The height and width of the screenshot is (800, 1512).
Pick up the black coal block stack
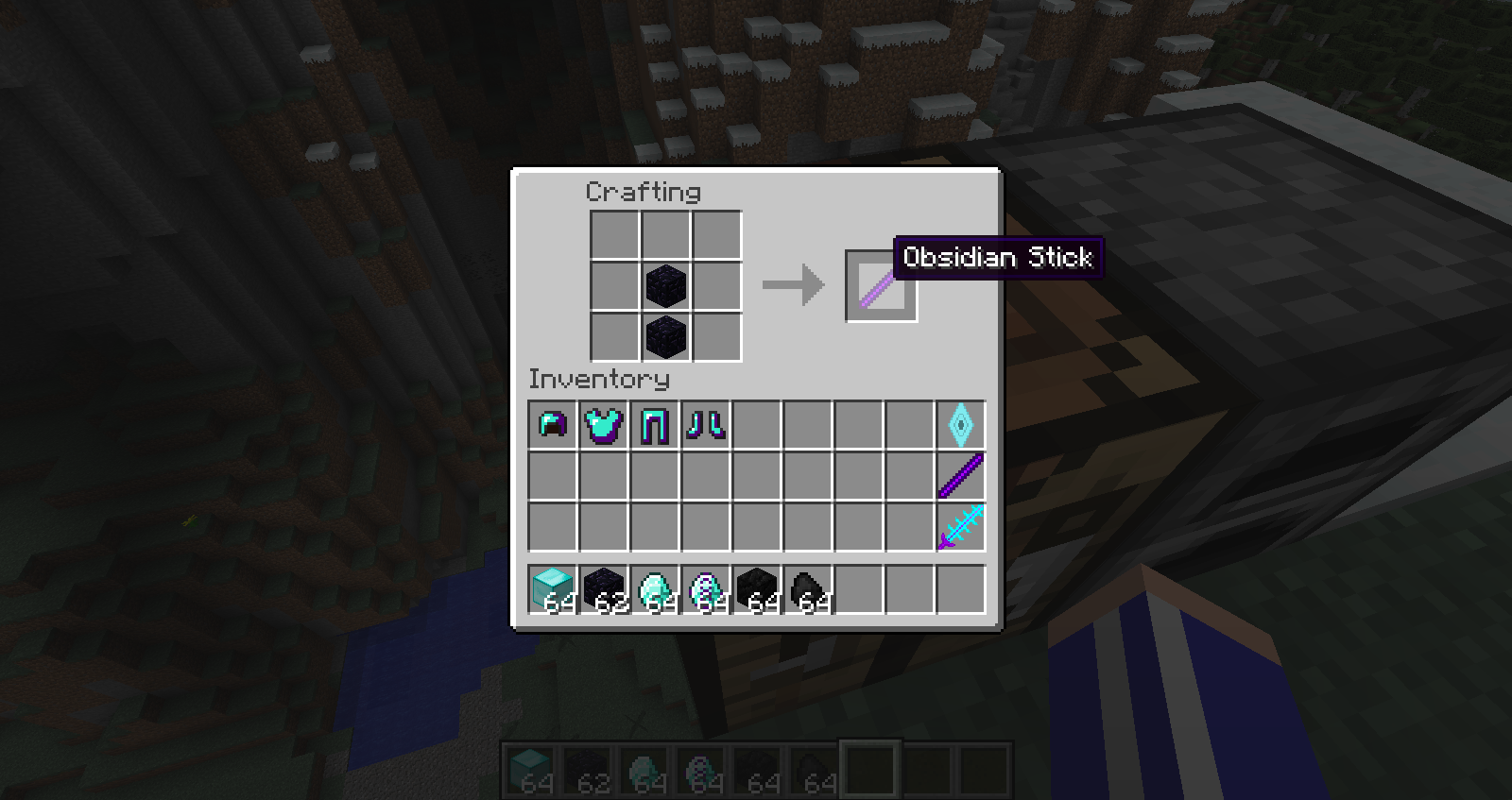pos(757,589)
